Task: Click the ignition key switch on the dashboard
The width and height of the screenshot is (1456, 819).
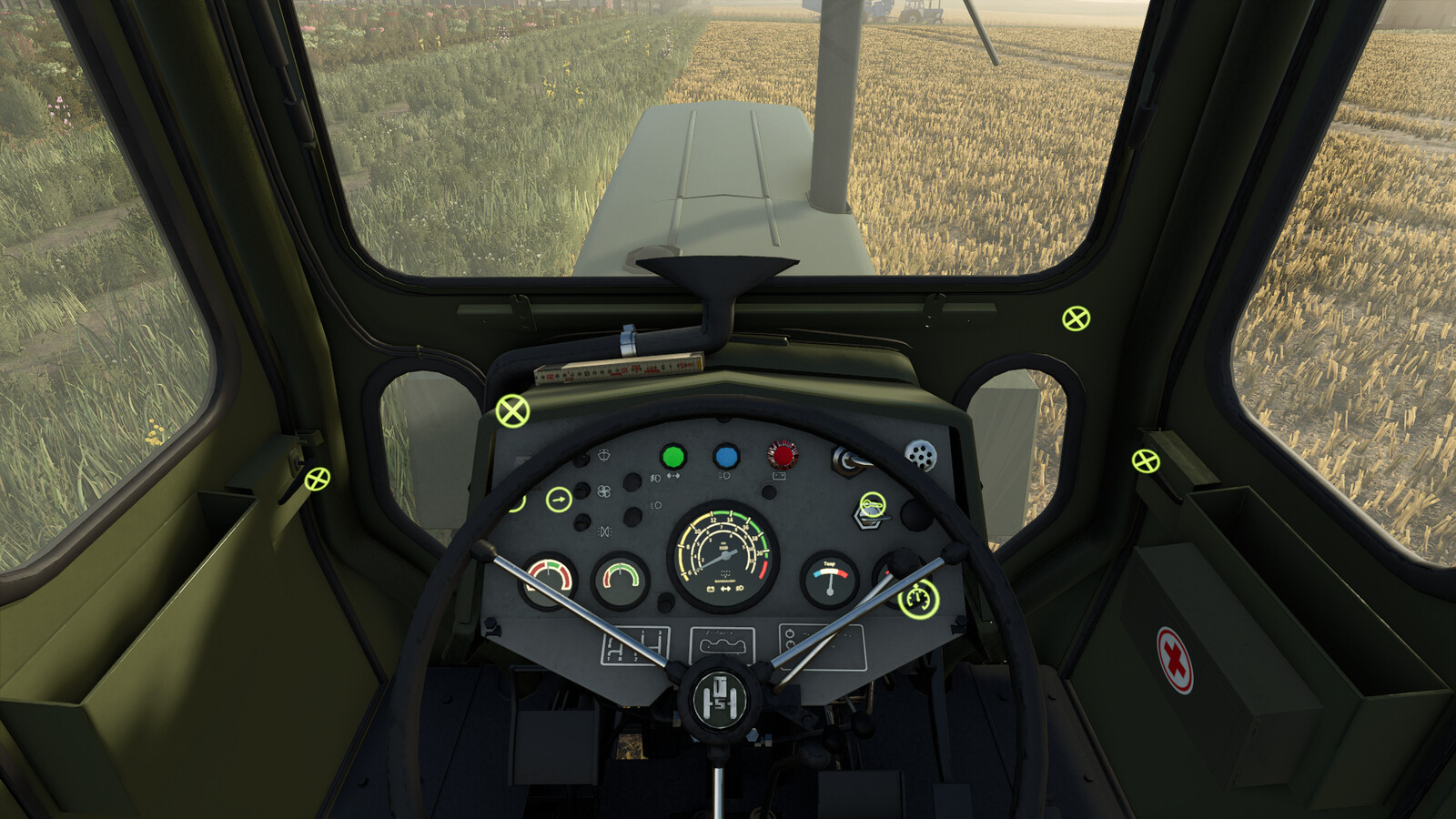Action: click(871, 504)
